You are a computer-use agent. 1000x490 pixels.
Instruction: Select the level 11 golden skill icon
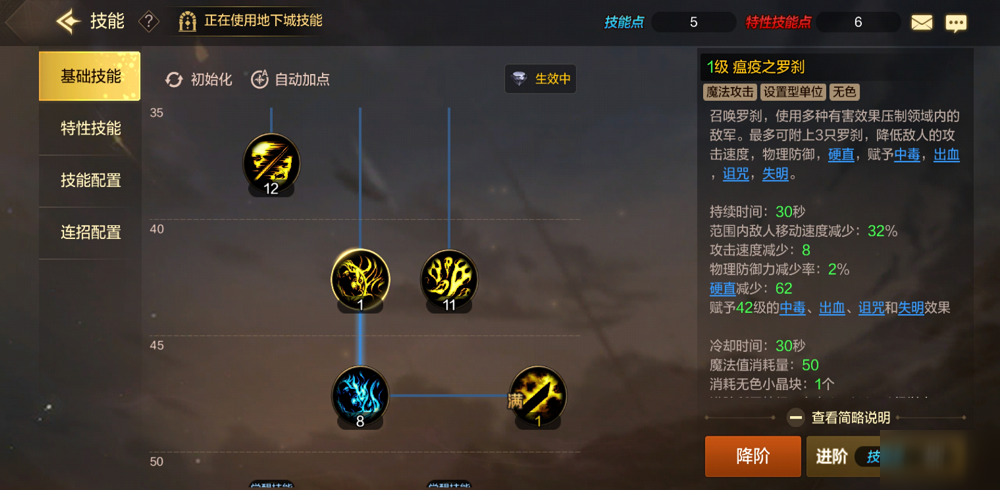449,278
